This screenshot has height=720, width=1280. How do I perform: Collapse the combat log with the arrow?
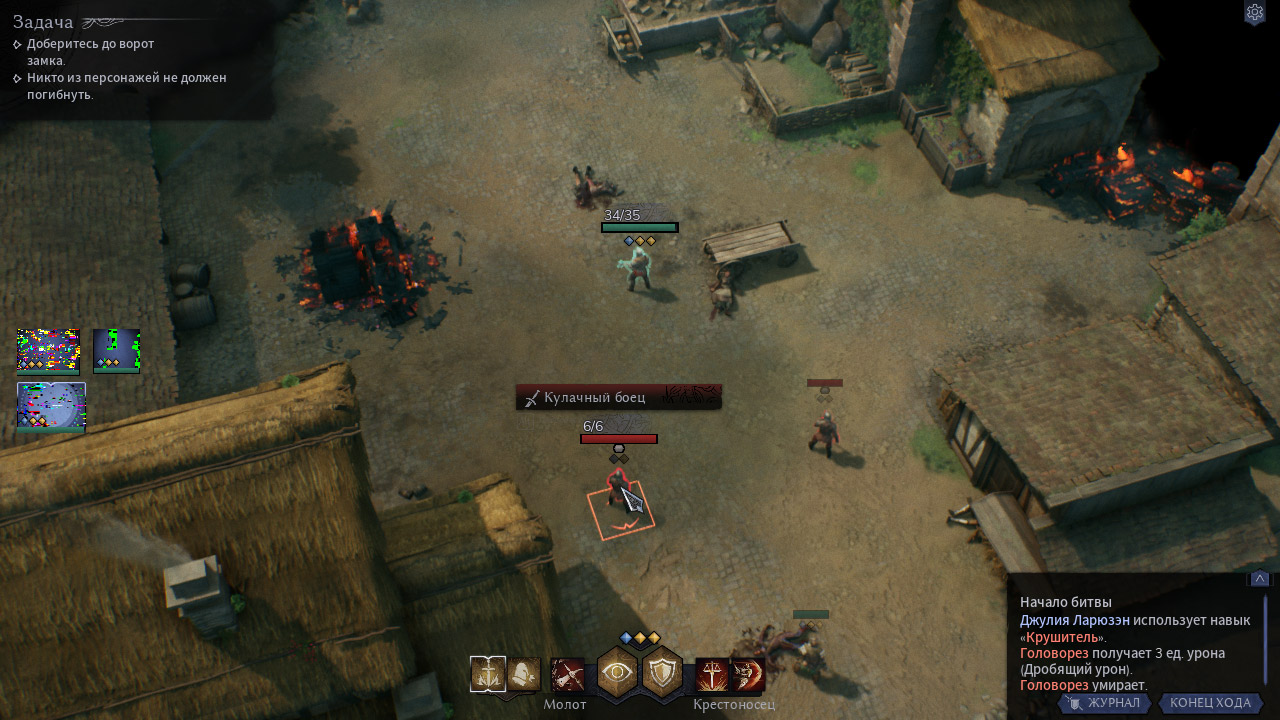click(x=1259, y=579)
